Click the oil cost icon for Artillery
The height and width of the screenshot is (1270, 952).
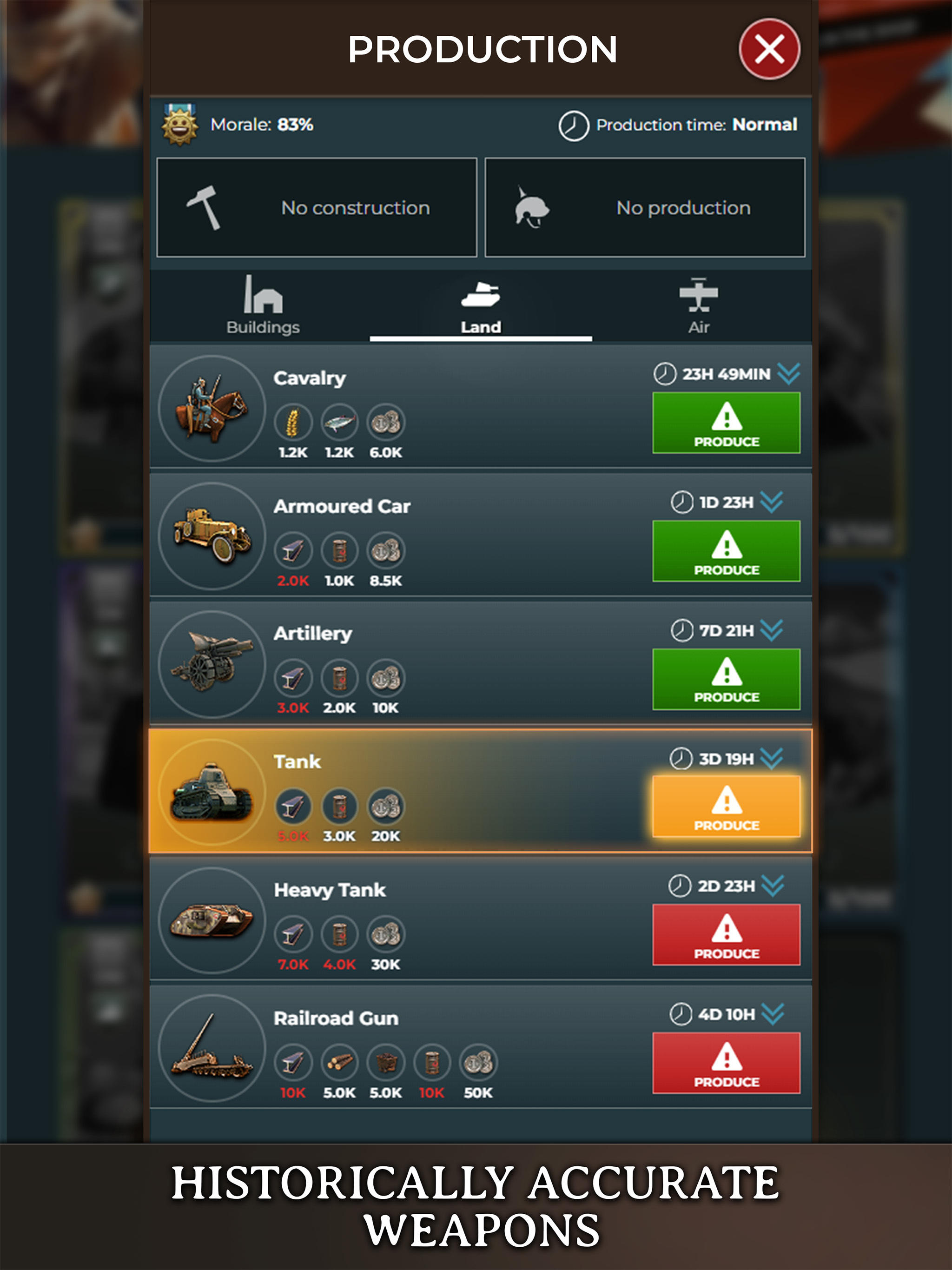pos(339,679)
